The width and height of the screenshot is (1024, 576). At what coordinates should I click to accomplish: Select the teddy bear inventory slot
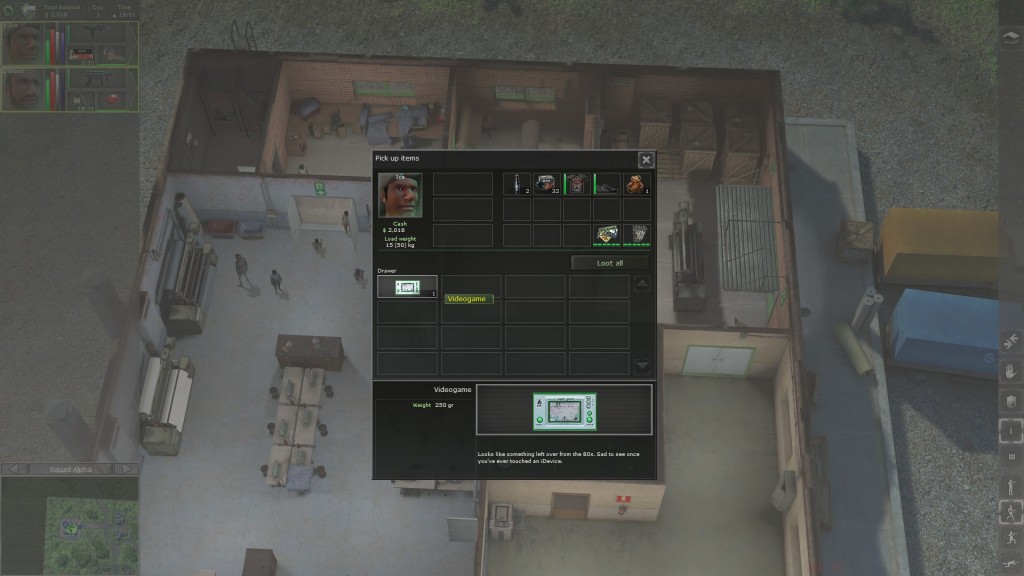pyautogui.click(x=637, y=184)
